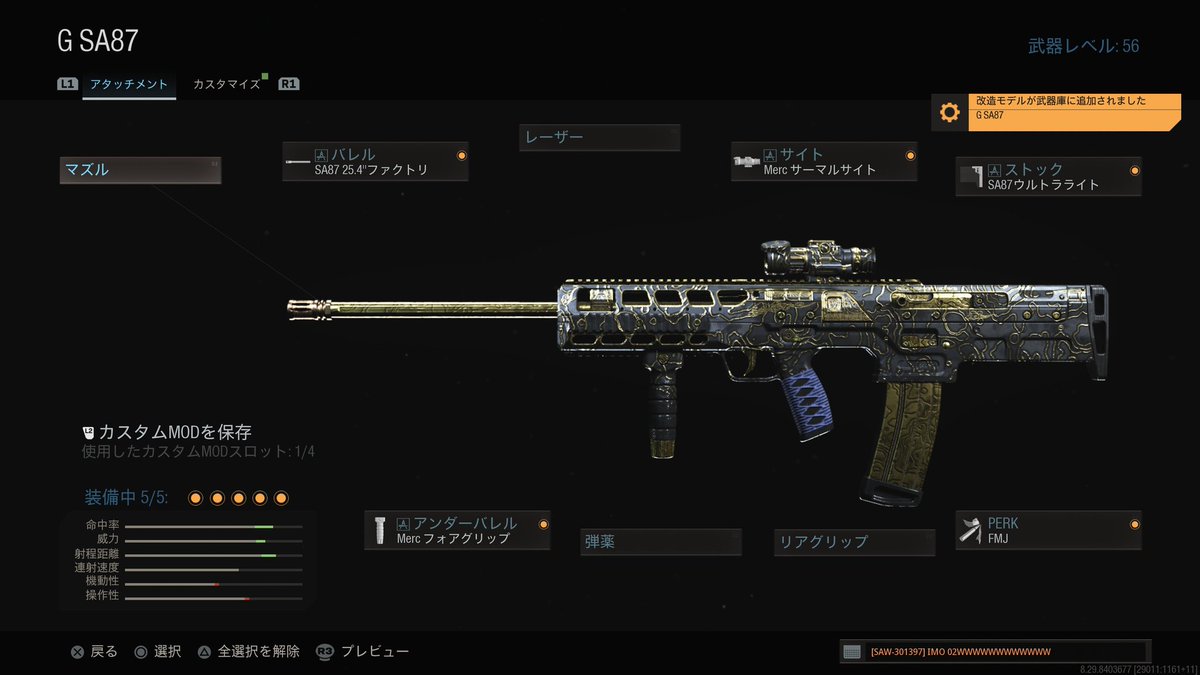
Task: Open the カスタマイズ tab
Action: 227,85
